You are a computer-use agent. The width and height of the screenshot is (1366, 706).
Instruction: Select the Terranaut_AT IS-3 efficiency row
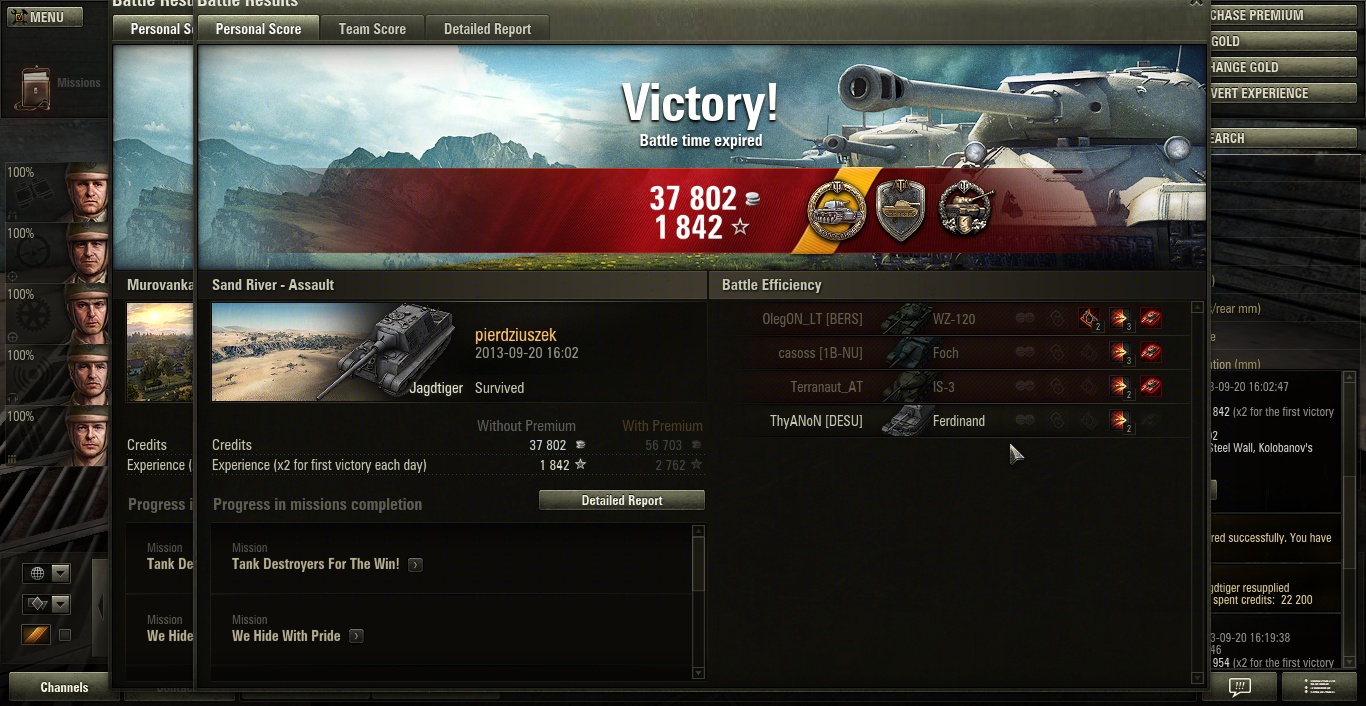coord(950,387)
